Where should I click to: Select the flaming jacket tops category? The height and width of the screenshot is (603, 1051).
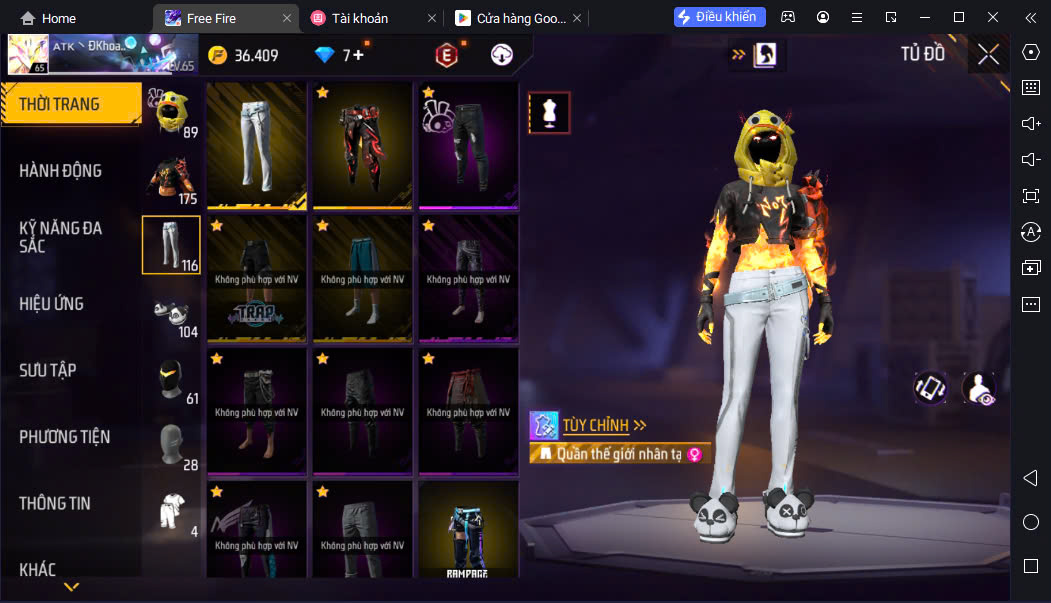click(171, 178)
